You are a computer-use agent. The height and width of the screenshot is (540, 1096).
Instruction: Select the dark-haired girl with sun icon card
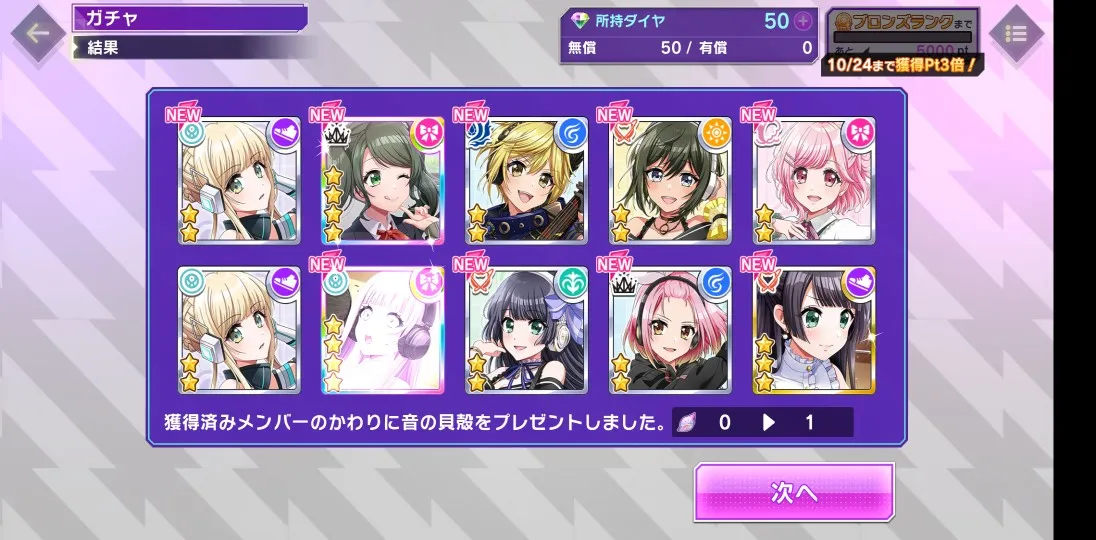click(x=671, y=180)
